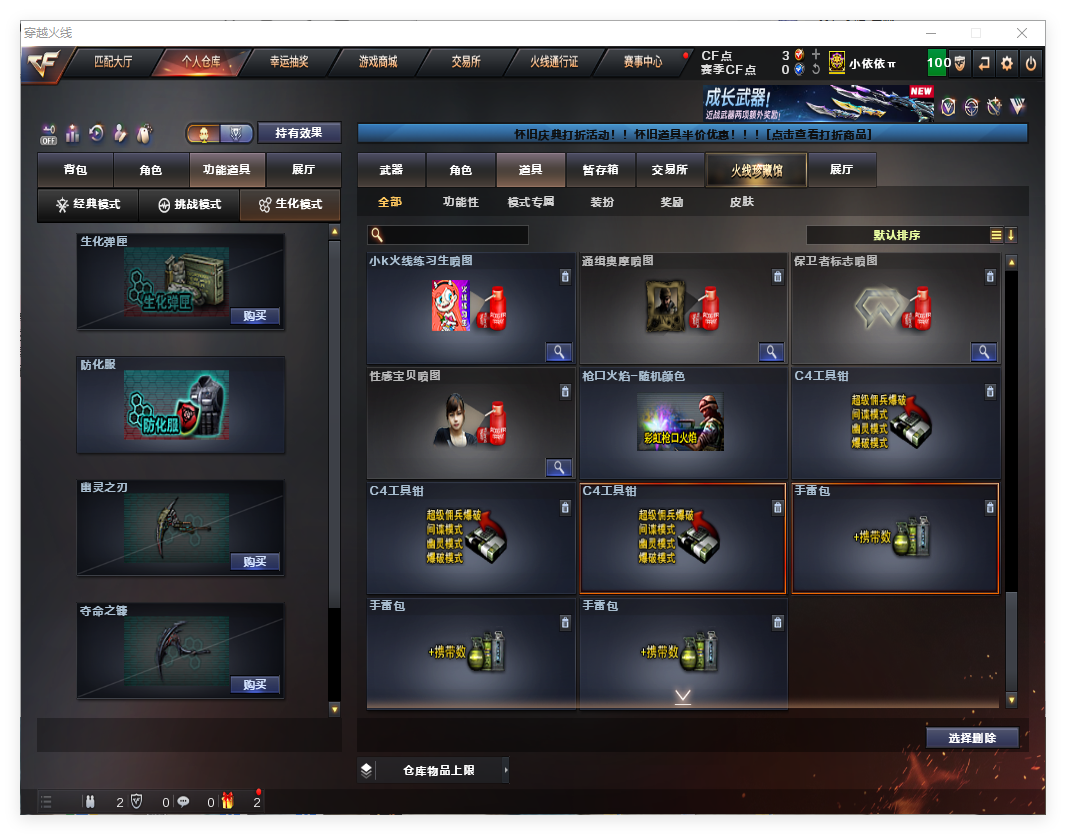Select the 暂存箱 temporary storage tab
Screen dimensions: 1066x835
[x=600, y=170]
